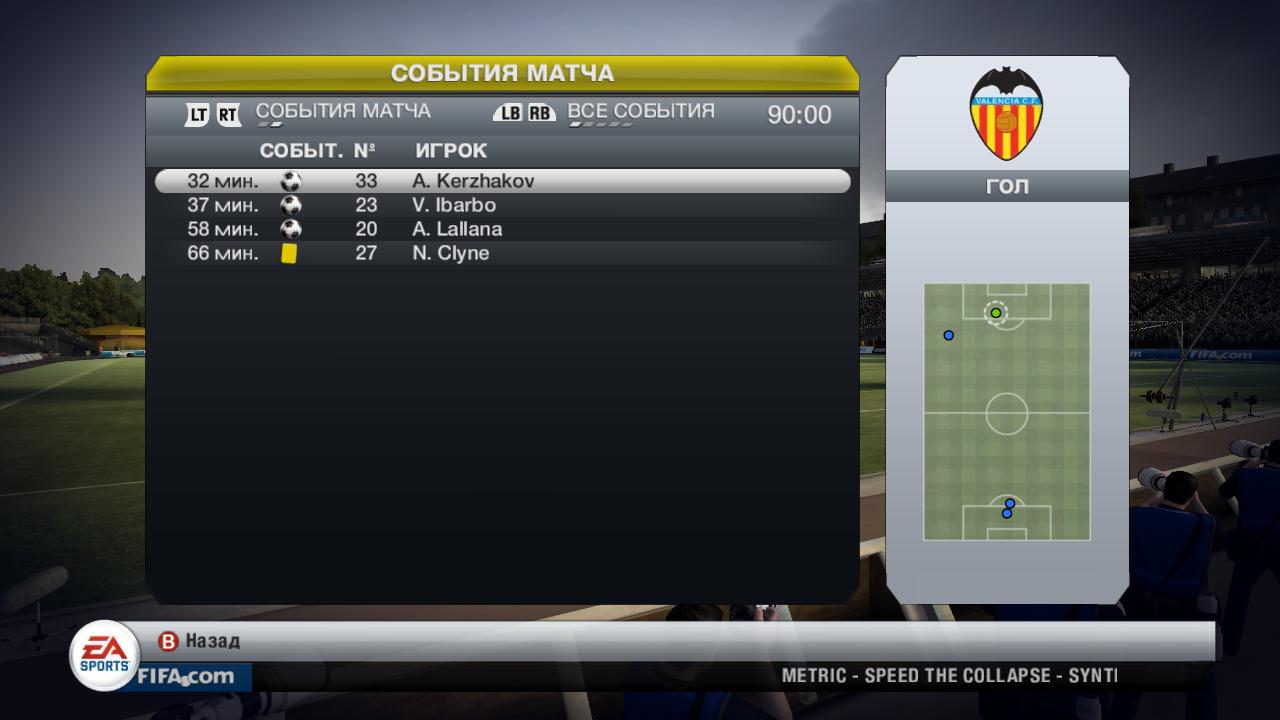Switch to the ВСЕ СОБЫТИЯ filter tab
The width and height of the screenshot is (1280, 720).
click(x=641, y=111)
